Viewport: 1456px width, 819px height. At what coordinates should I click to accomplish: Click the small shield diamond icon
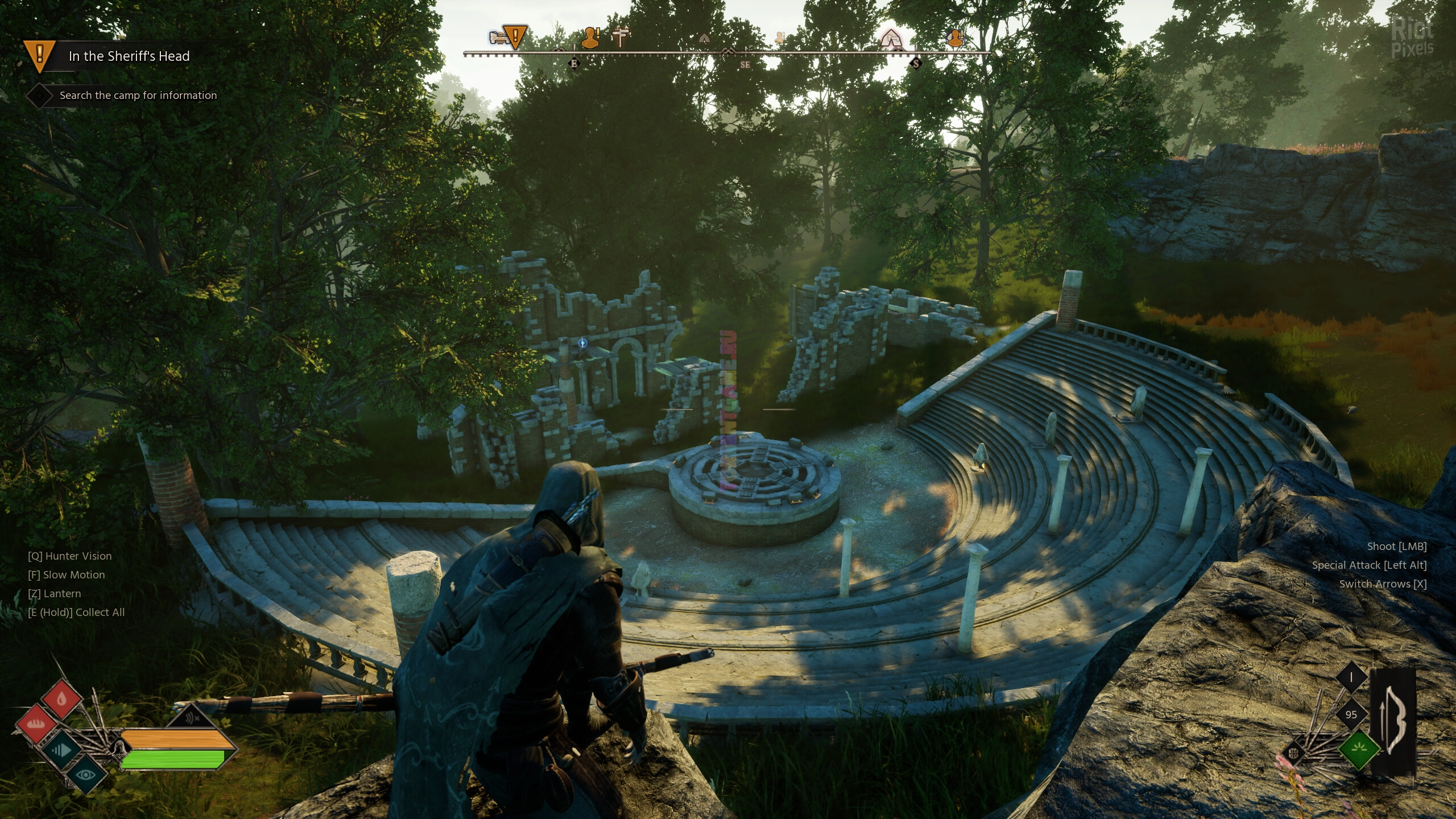(x=1294, y=754)
